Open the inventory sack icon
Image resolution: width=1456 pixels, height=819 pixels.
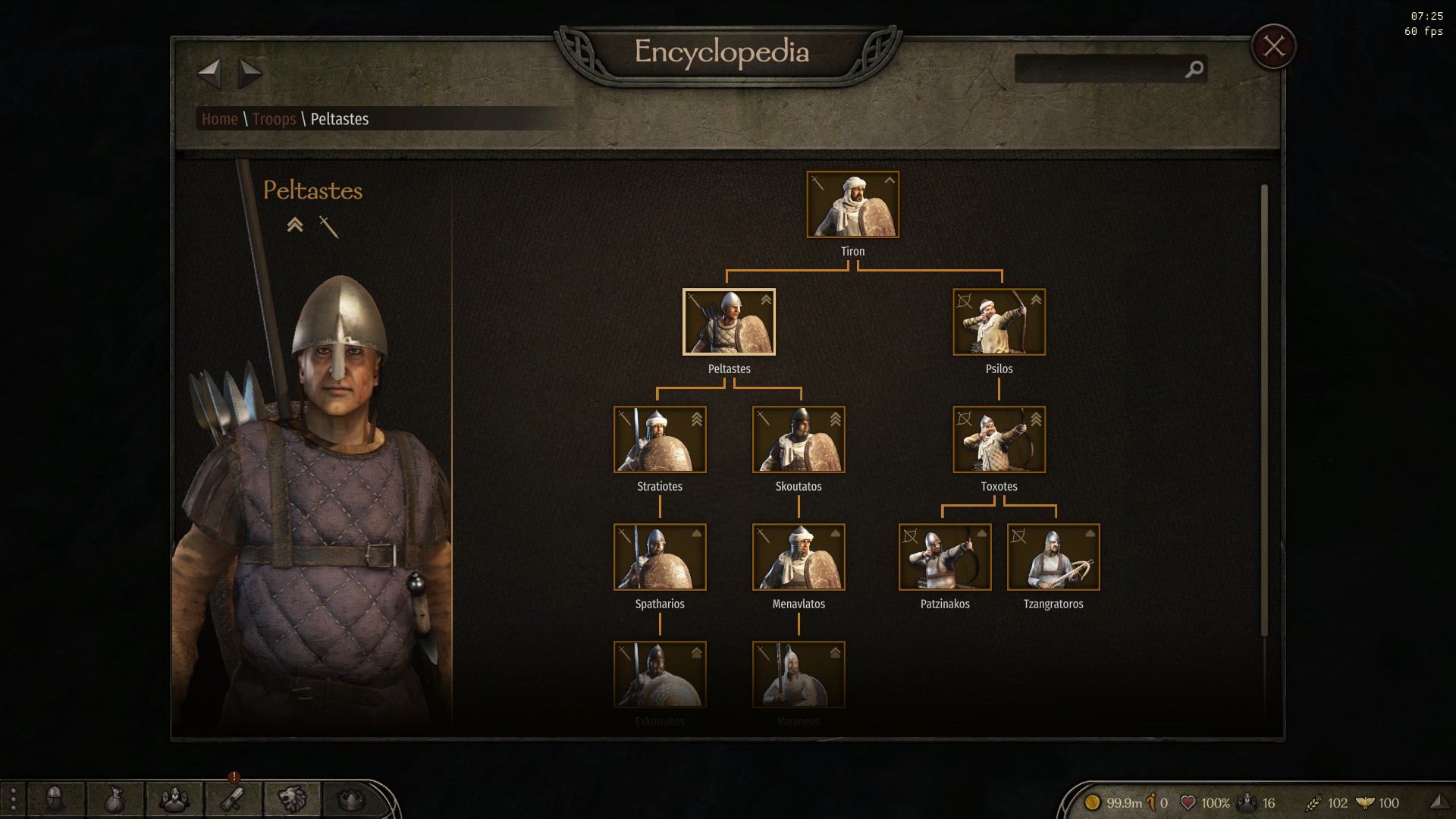115,799
